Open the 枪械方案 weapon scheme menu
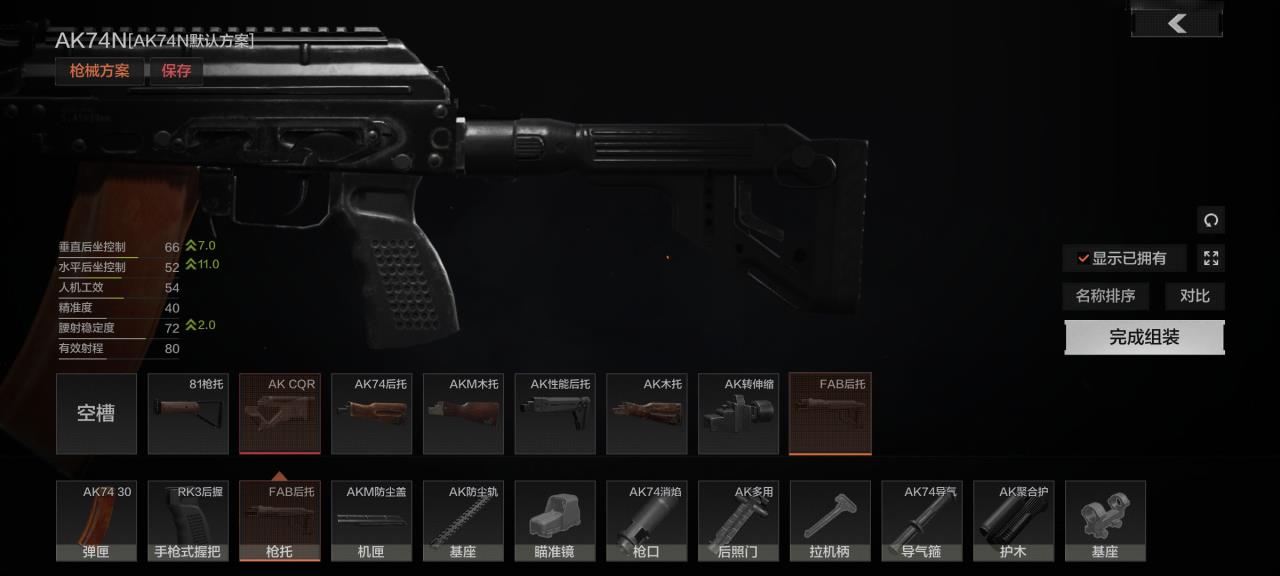The height and width of the screenshot is (576, 1280). 99,71
